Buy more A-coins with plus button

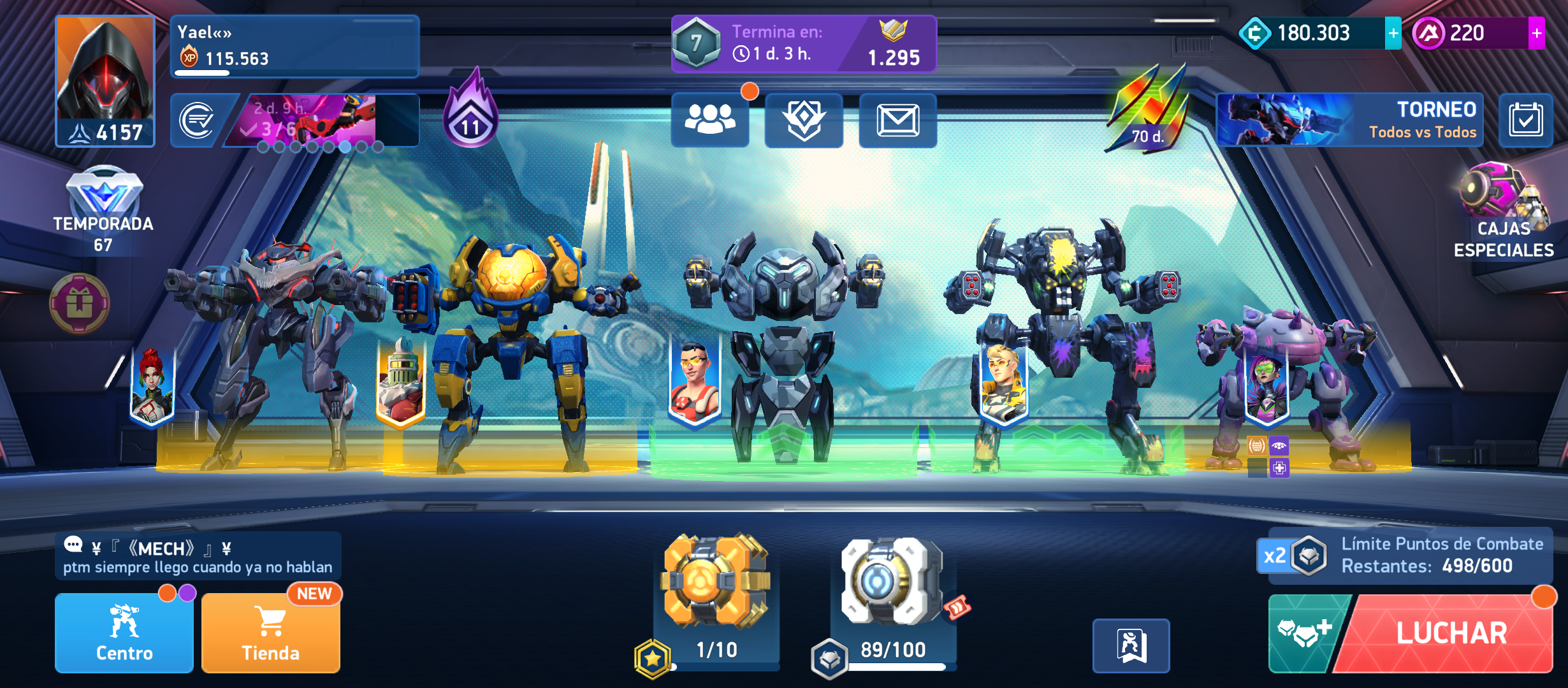[1536, 33]
